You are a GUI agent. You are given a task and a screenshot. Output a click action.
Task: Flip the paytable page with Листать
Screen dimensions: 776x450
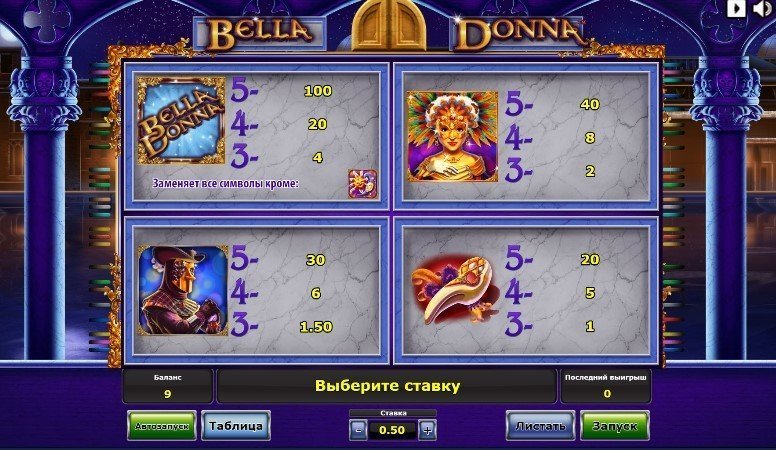[540, 426]
